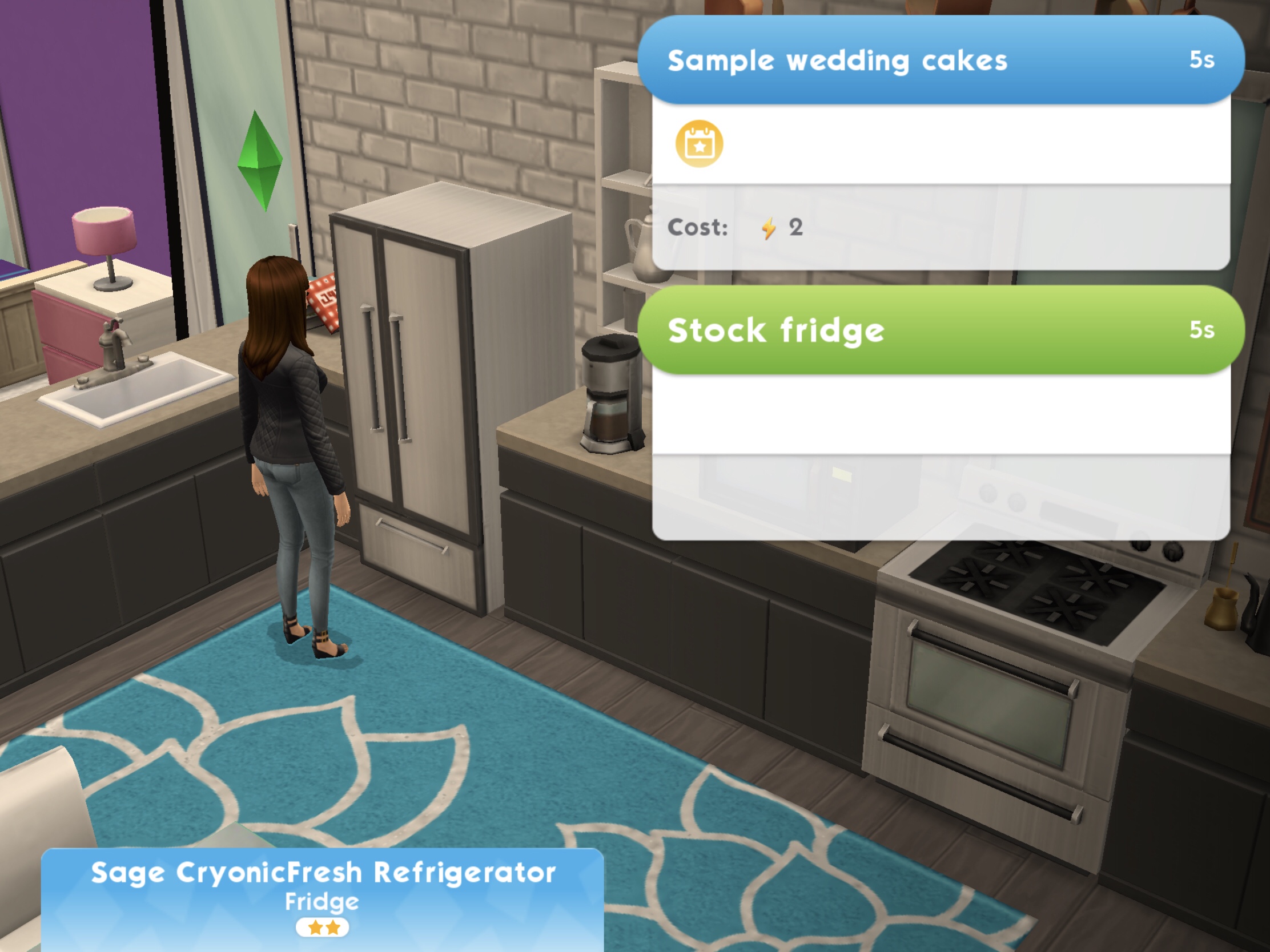Select the Stock fridge action
This screenshot has height=952, width=1270.
pos(941,330)
